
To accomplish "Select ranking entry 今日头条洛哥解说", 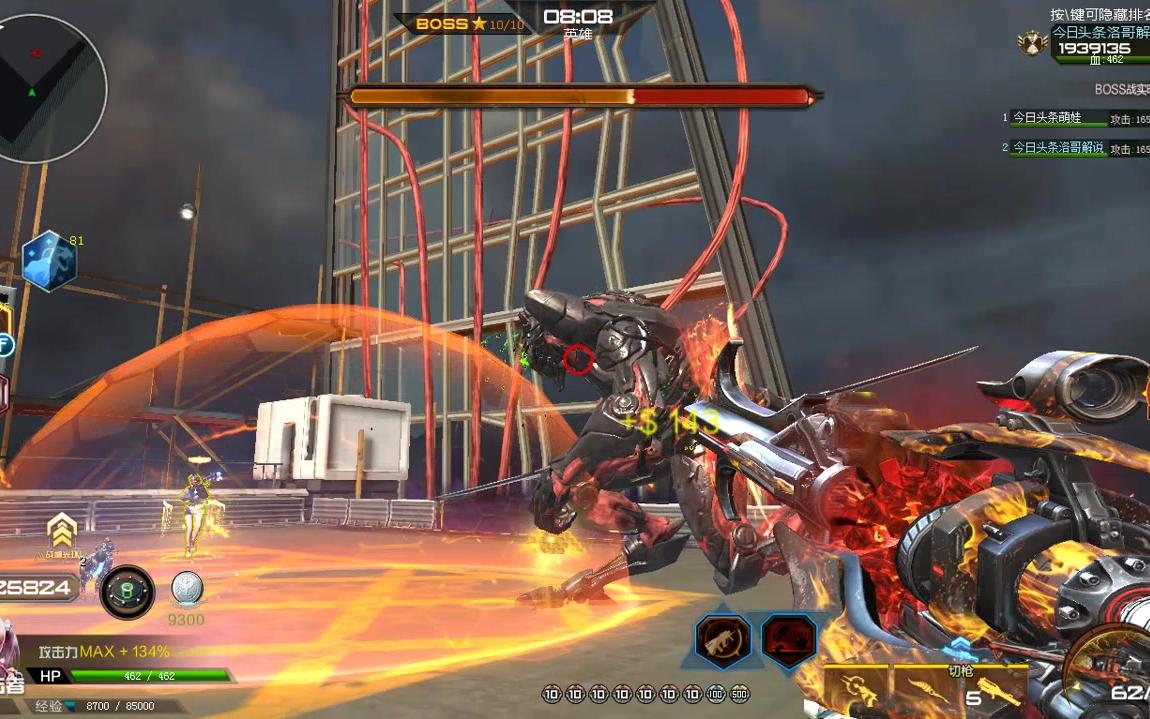I will pos(1058,148).
